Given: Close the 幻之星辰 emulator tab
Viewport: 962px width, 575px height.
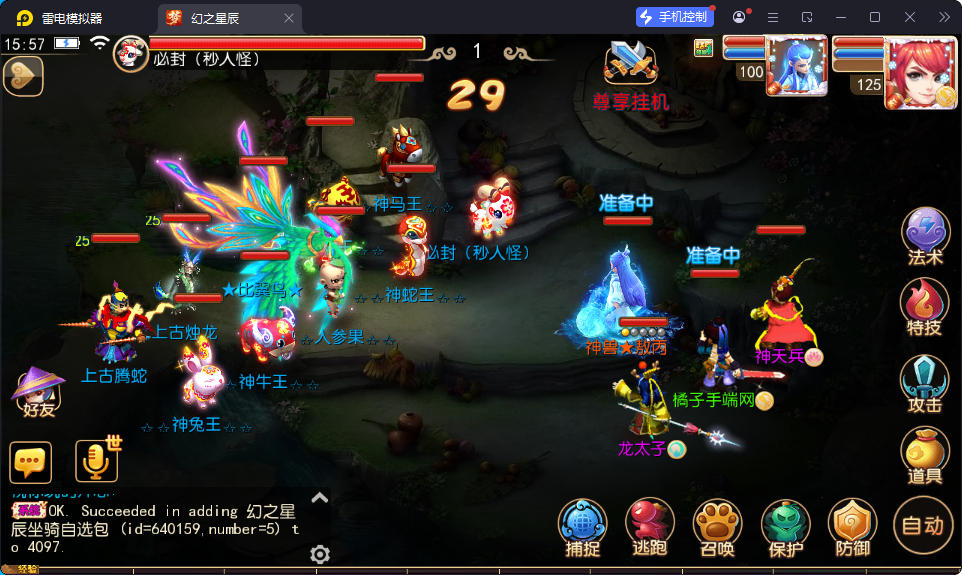Looking at the screenshot, I should pyautogui.click(x=289, y=17).
